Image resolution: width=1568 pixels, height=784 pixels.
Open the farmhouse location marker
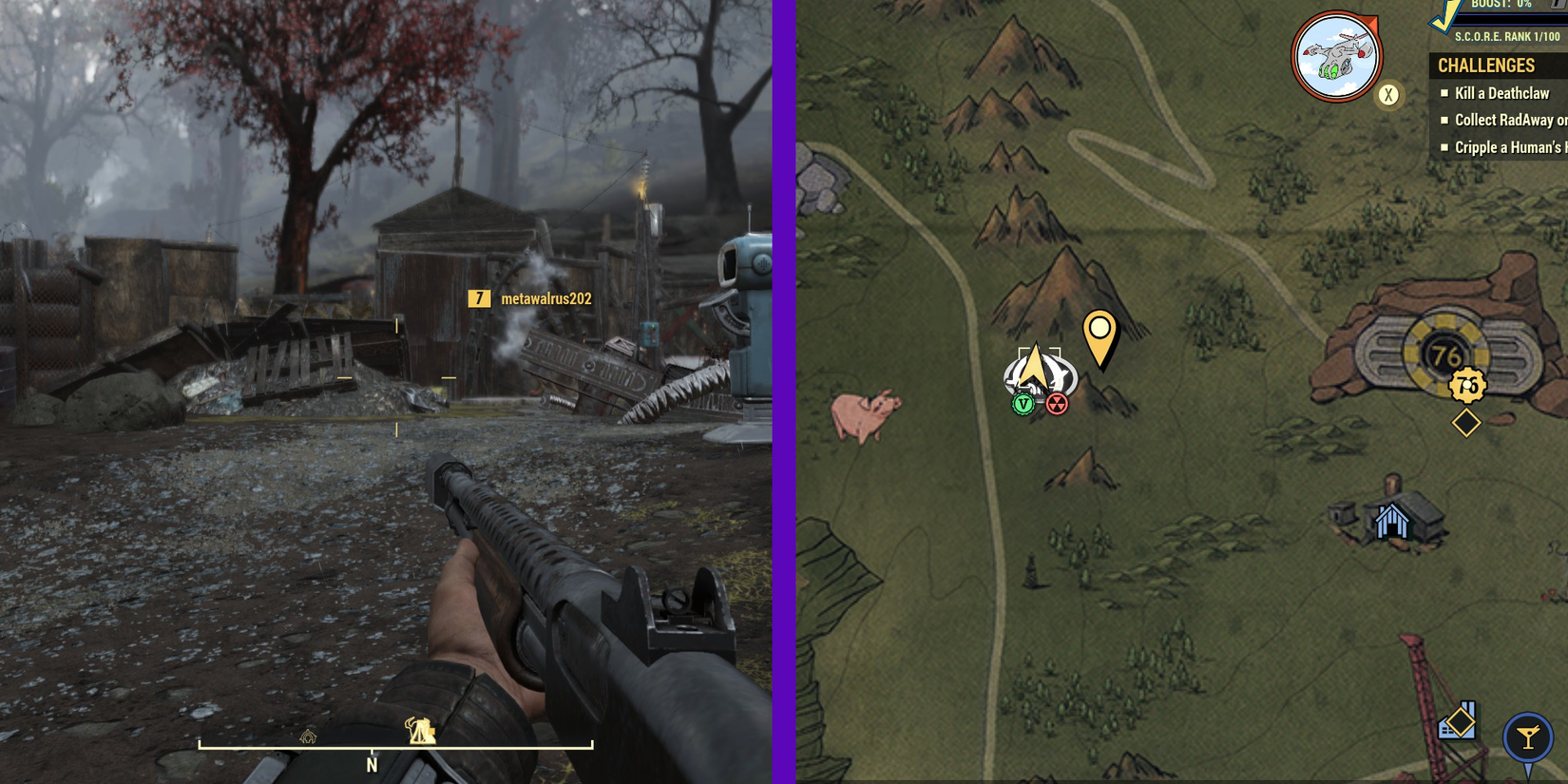point(1393,522)
